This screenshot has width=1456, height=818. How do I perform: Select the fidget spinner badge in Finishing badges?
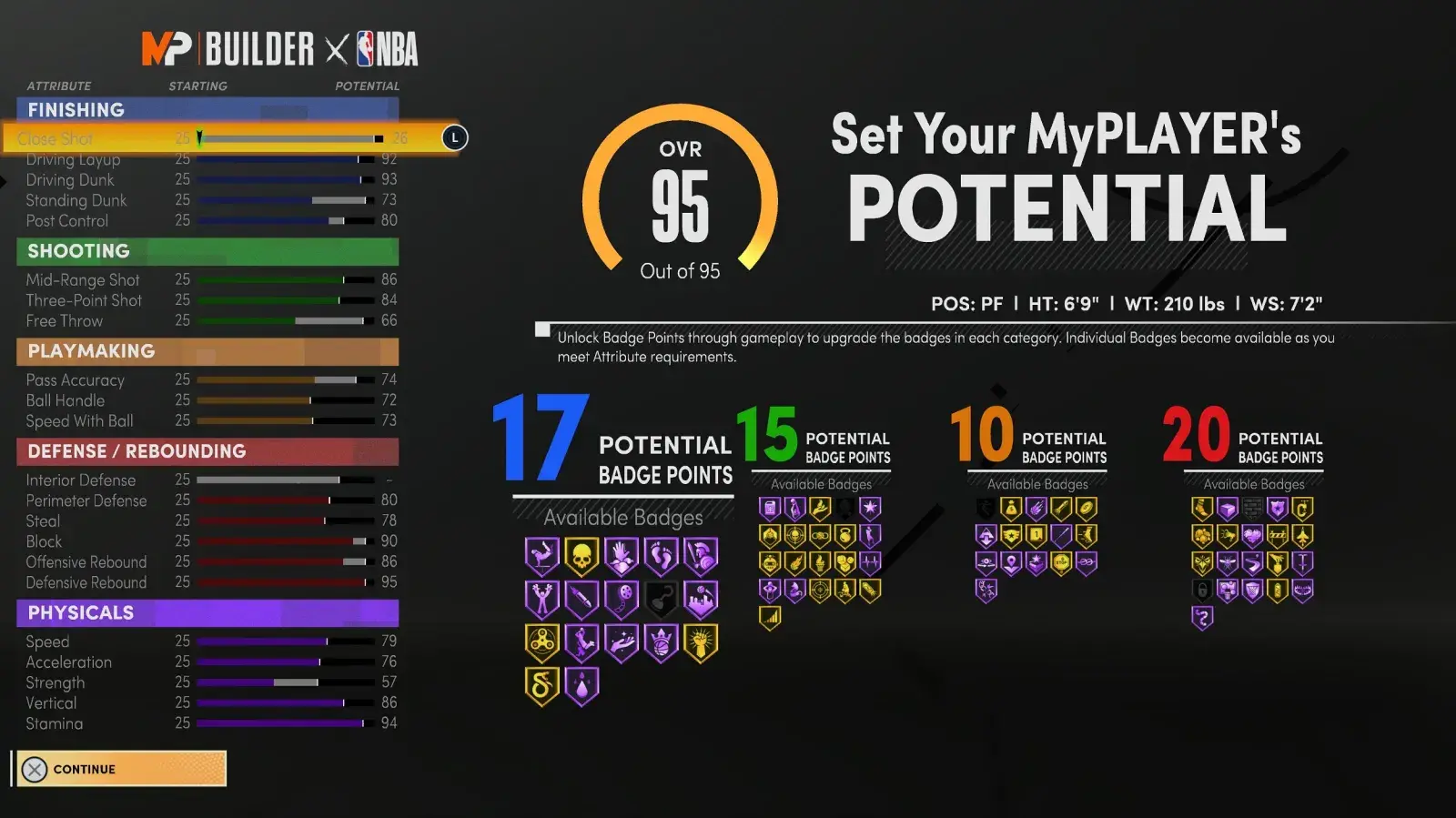[x=541, y=643]
